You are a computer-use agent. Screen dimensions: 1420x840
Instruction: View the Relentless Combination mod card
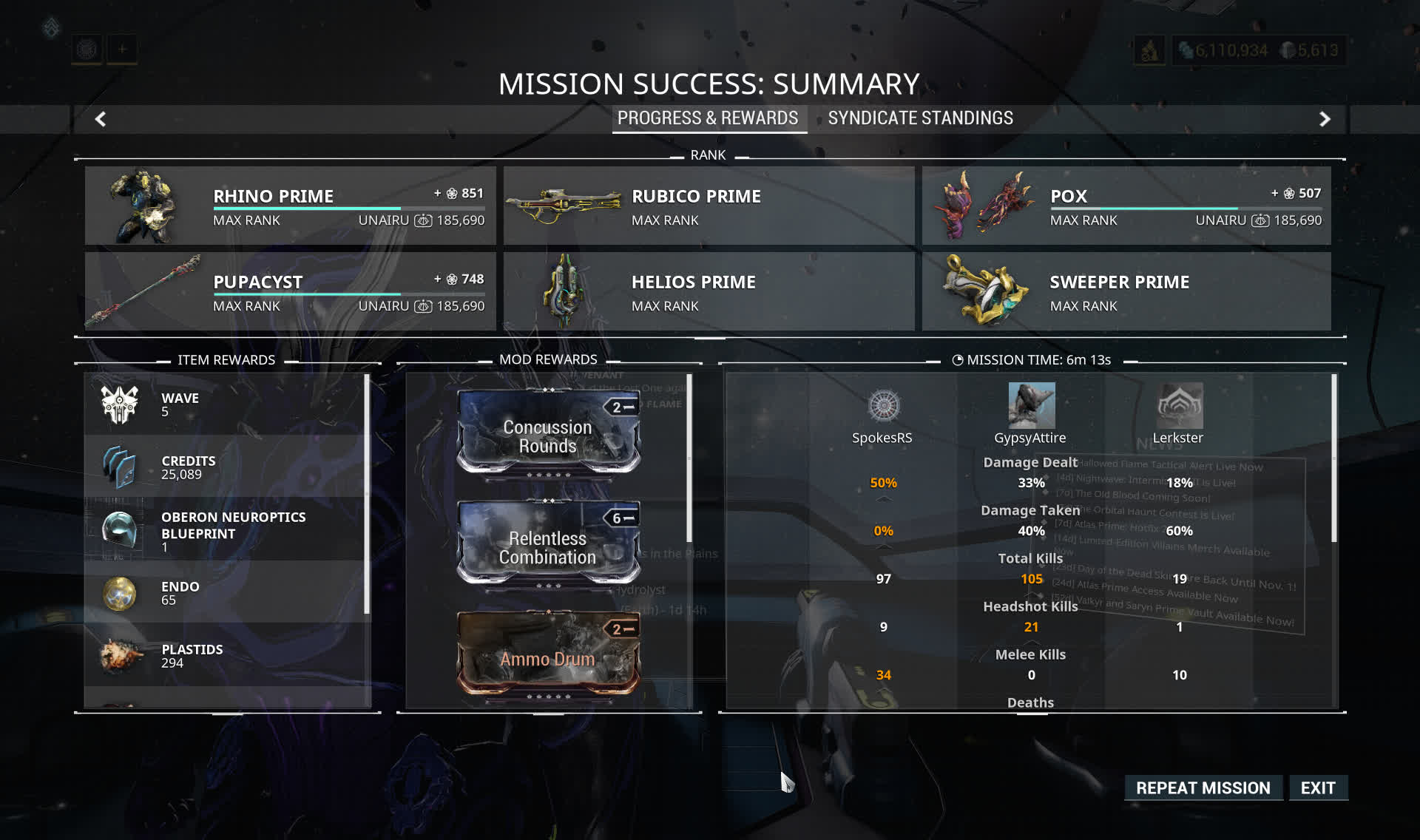(x=548, y=546)
